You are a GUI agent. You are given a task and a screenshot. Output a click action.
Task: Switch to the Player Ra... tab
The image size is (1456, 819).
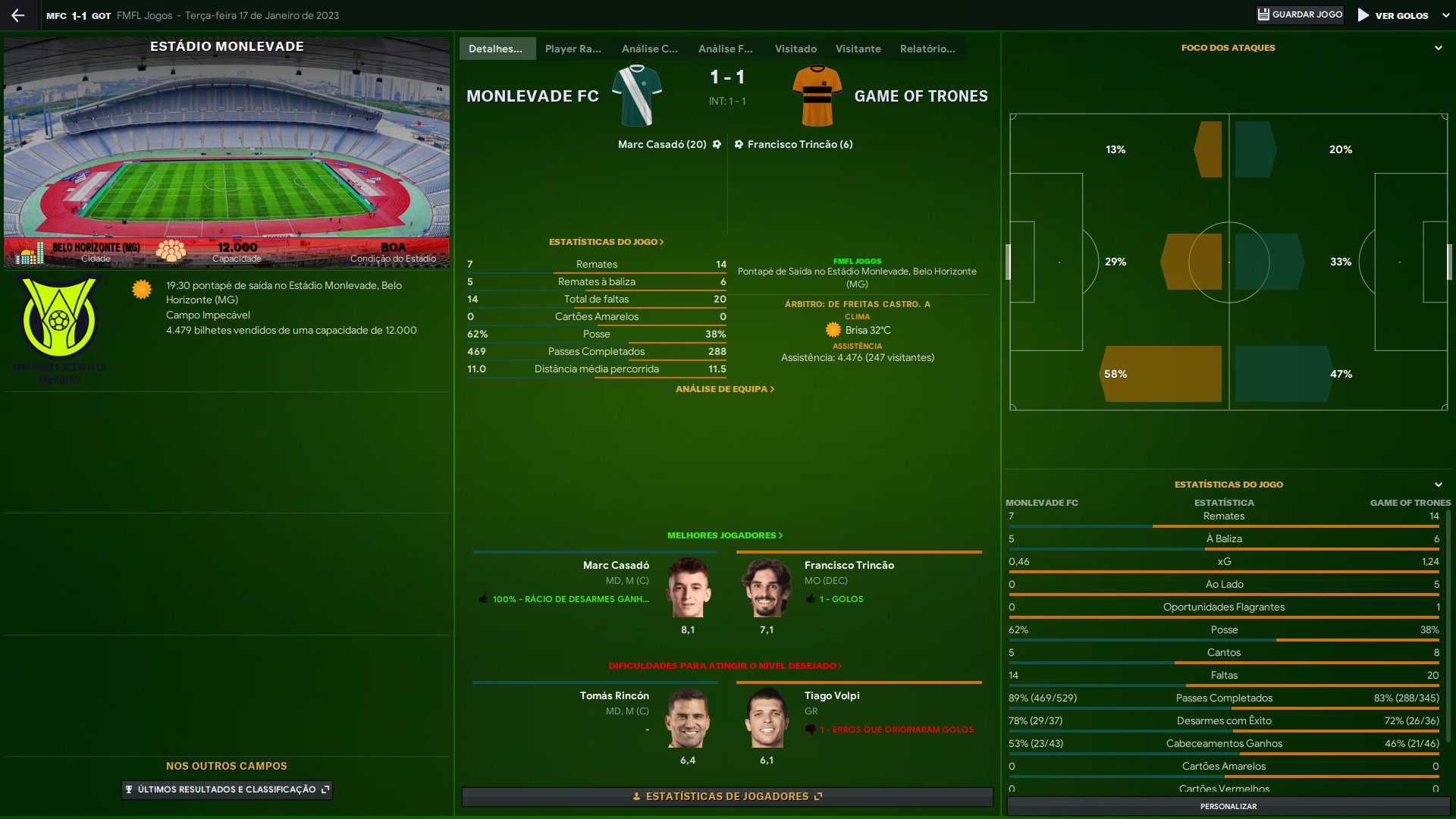(573, 49)
